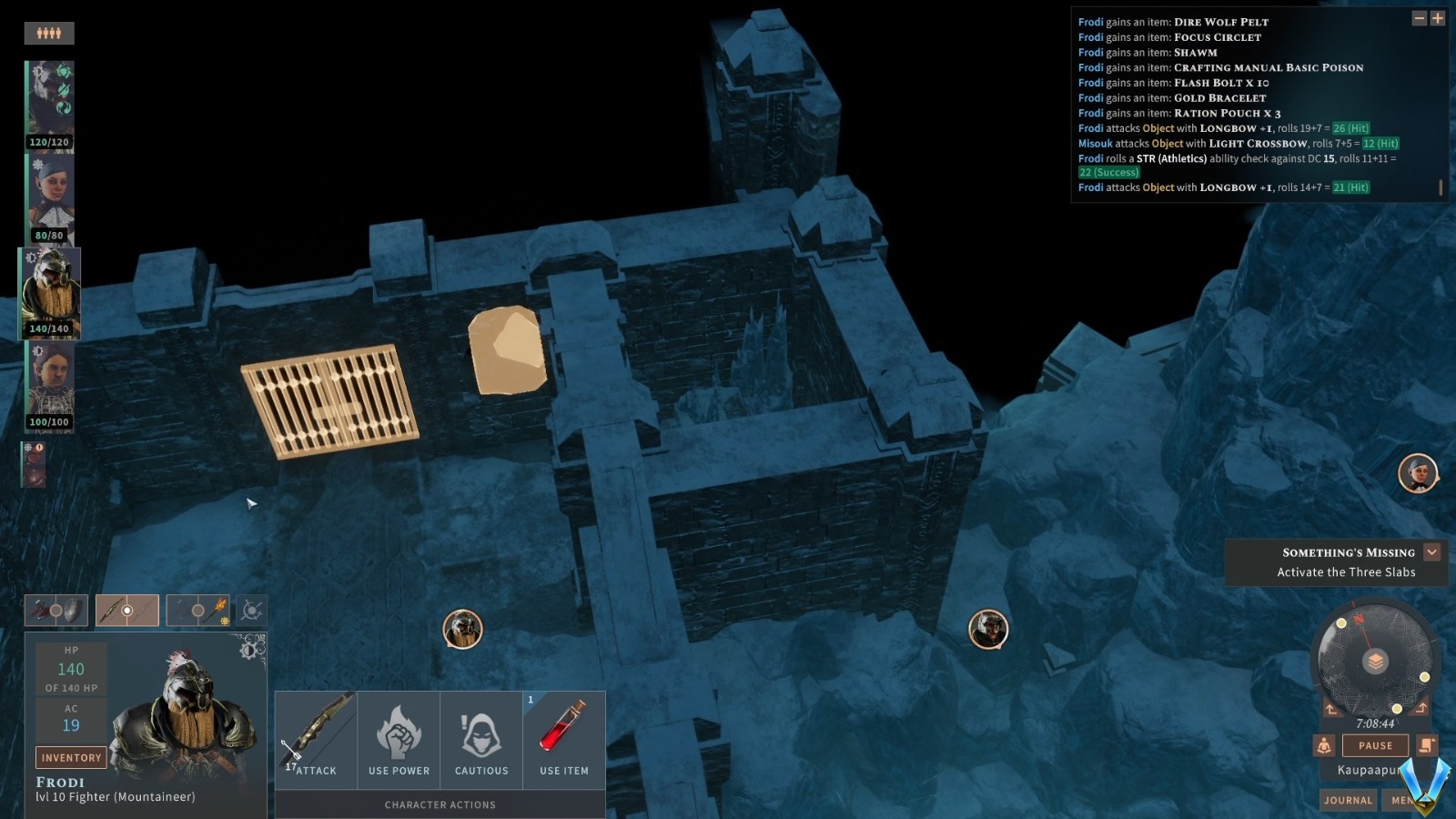Open Frodi's Inventory

(71, 757)
